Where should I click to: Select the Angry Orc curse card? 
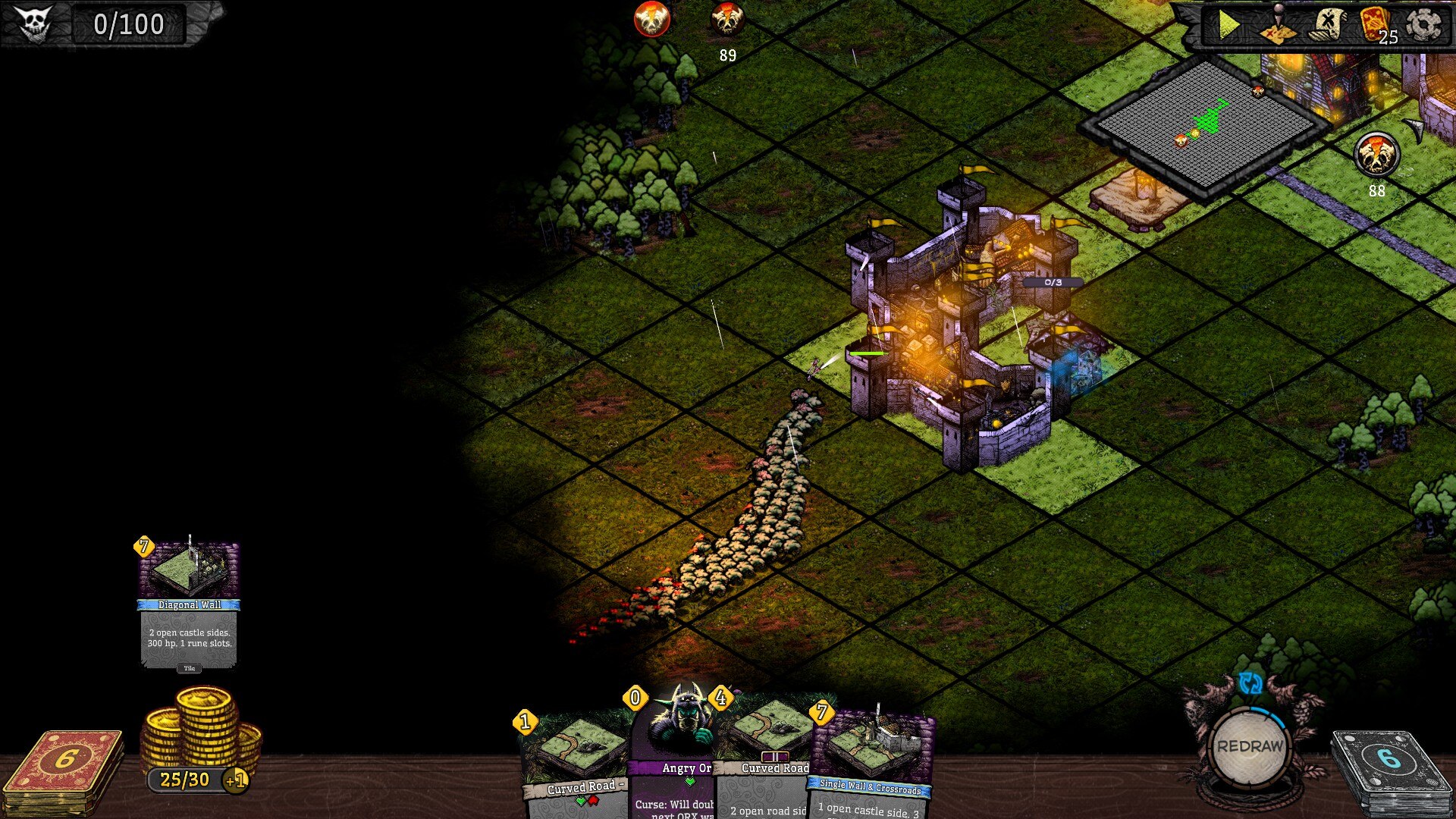click(675, 758)
